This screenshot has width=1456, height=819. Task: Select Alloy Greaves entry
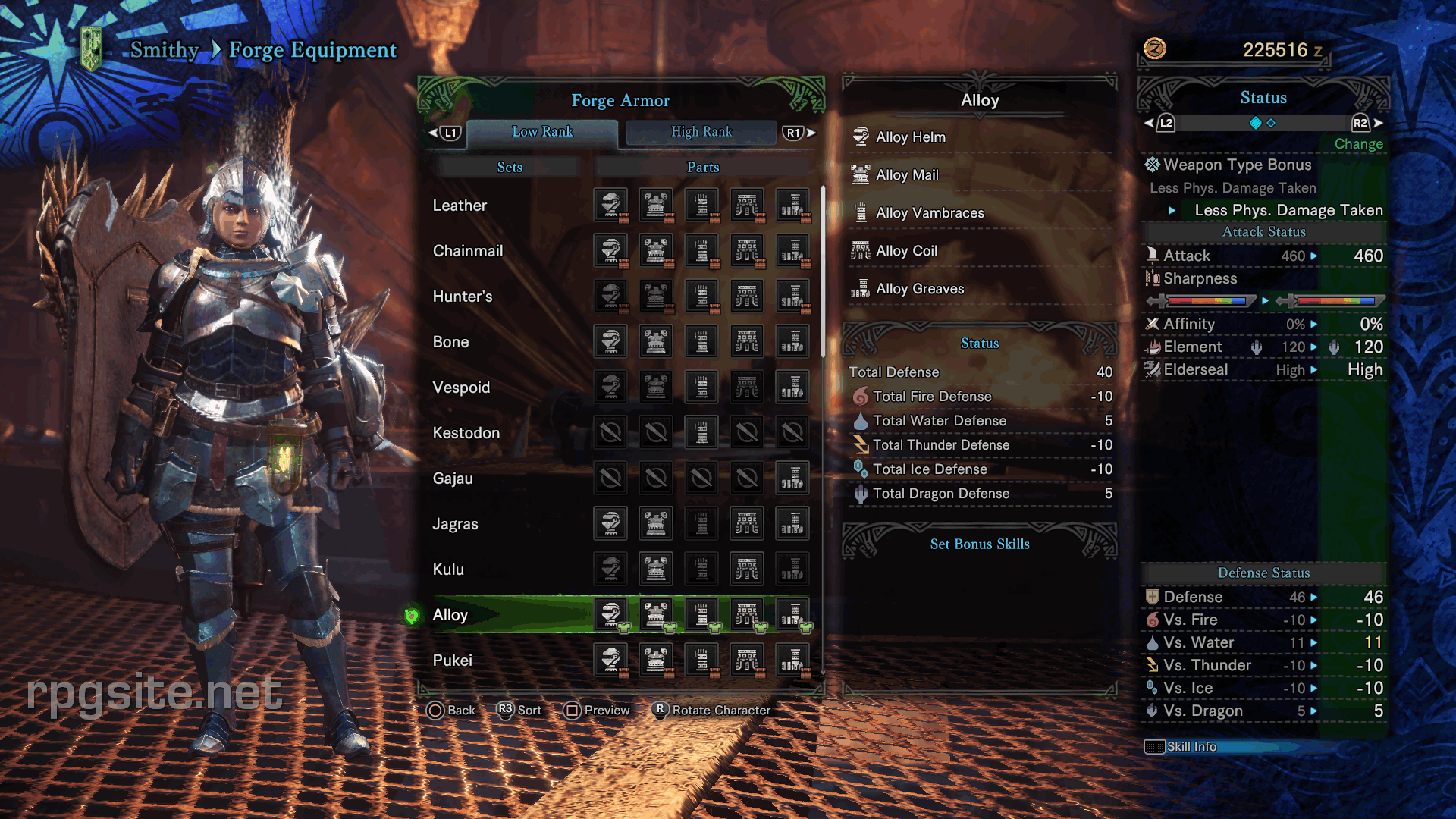tap(920, 289)
